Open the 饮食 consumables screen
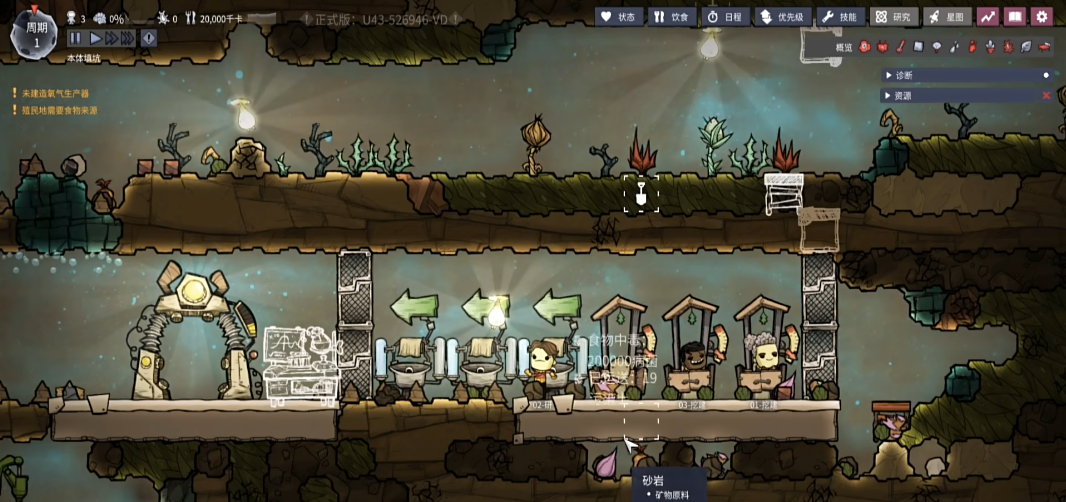The image size is (1066, 502). 671,17
